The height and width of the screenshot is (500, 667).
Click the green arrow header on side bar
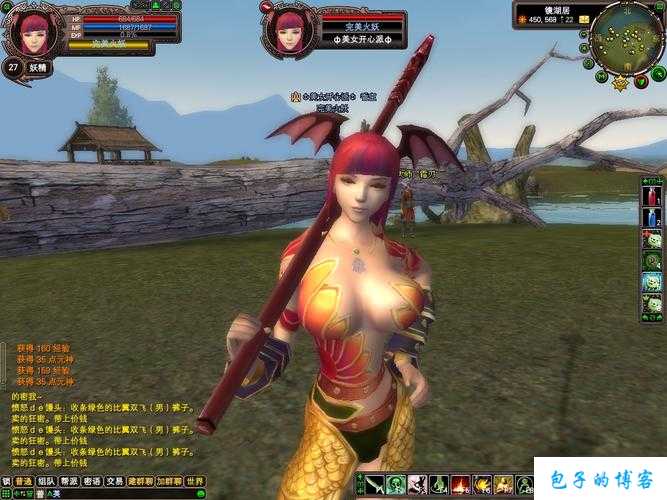pos(652,179)
